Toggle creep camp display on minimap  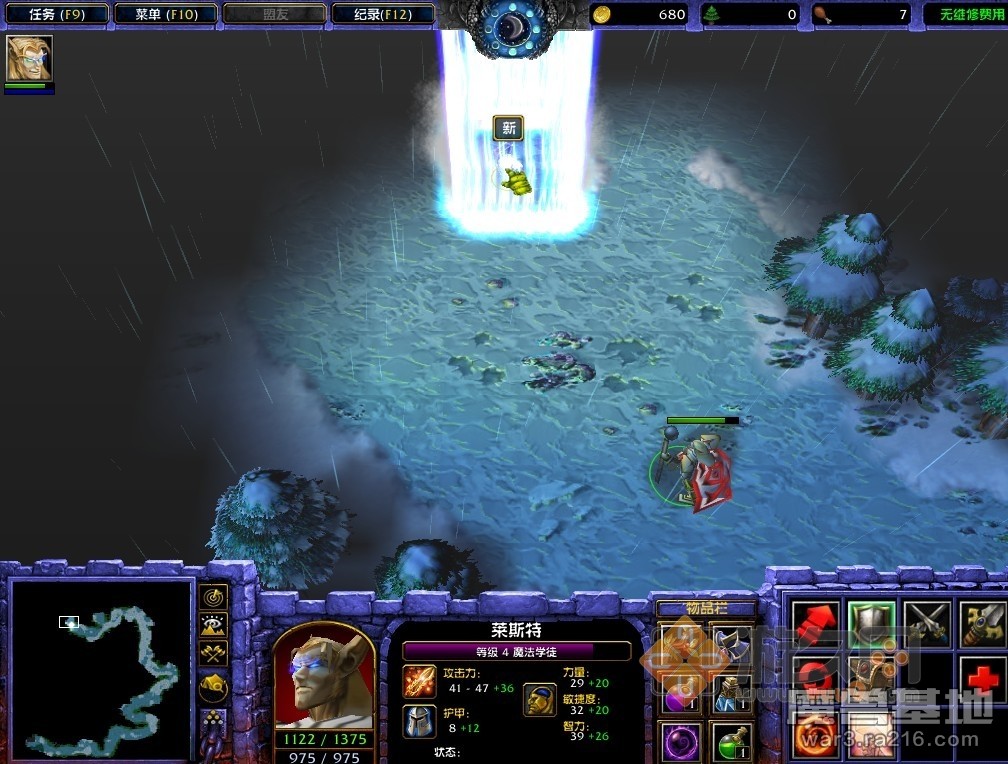click(x=213, y=686)
